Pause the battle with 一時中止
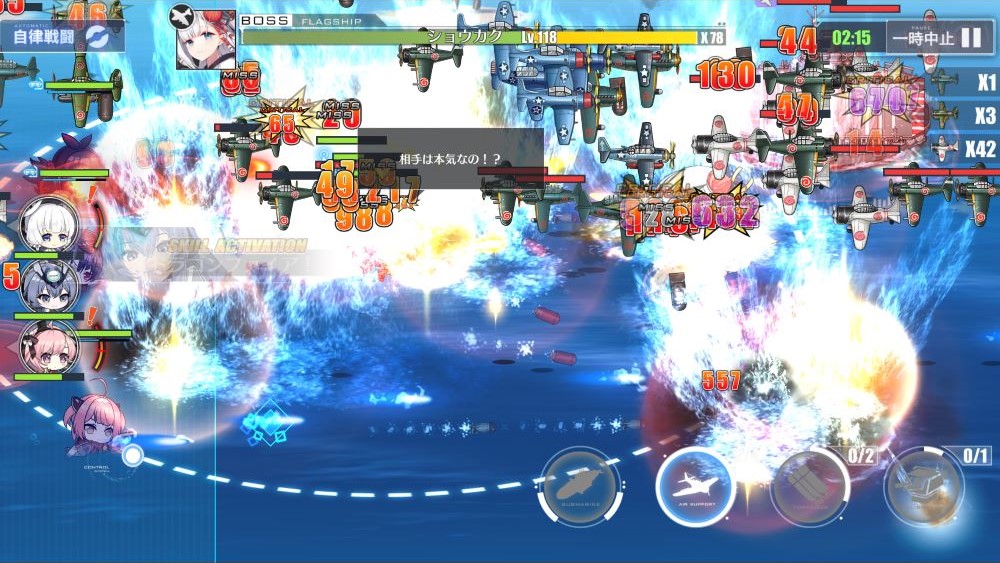 tap(936, 38)
